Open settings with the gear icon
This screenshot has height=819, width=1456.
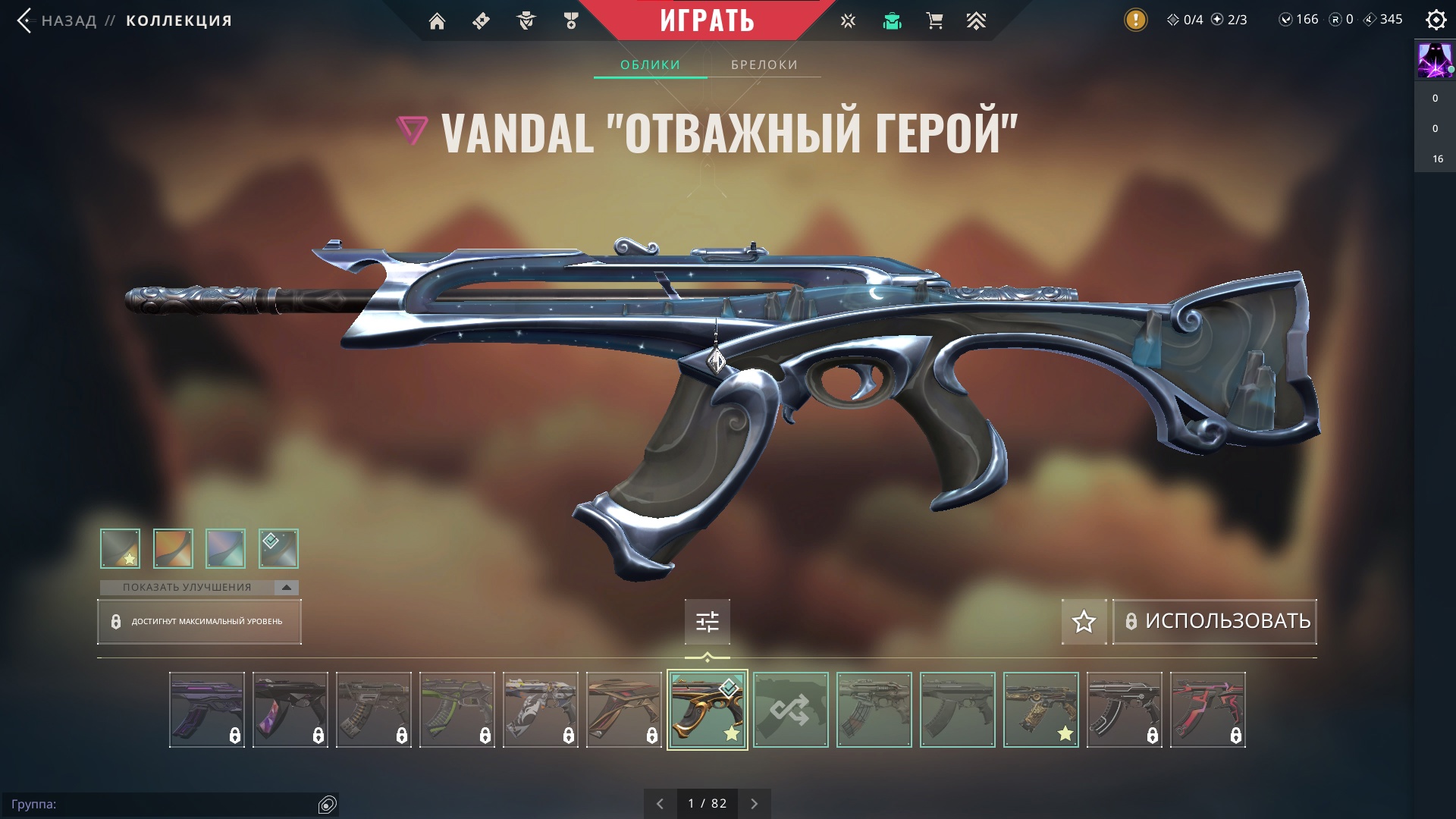click(1436, 20)
